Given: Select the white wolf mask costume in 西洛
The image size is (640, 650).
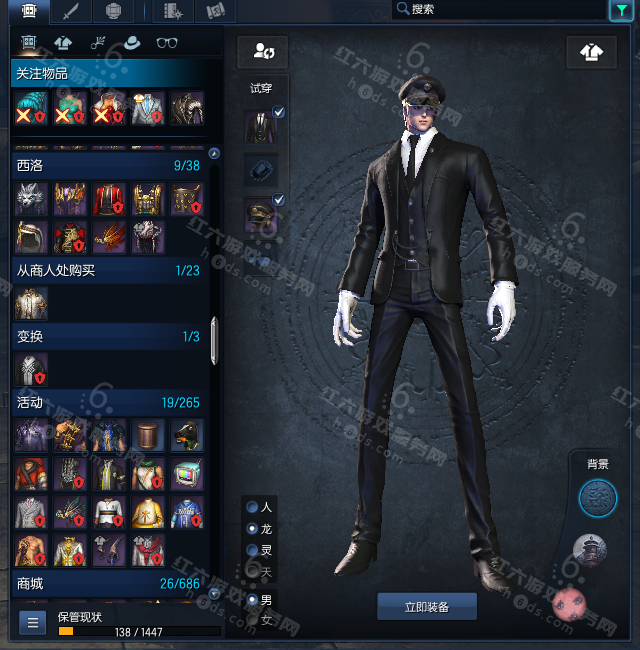Looking at the screenshot, I should [31, 199].
